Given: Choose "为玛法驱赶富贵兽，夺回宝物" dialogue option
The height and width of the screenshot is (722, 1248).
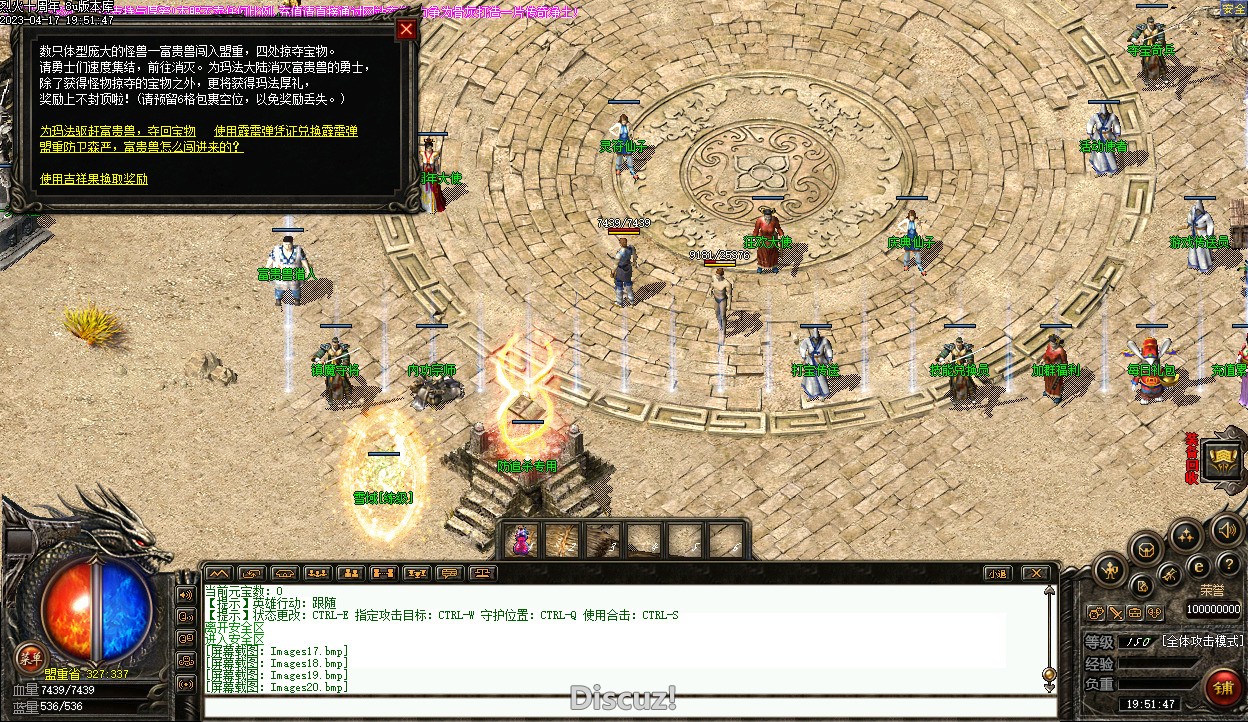Looking at the screenshot, I should 118,131.
